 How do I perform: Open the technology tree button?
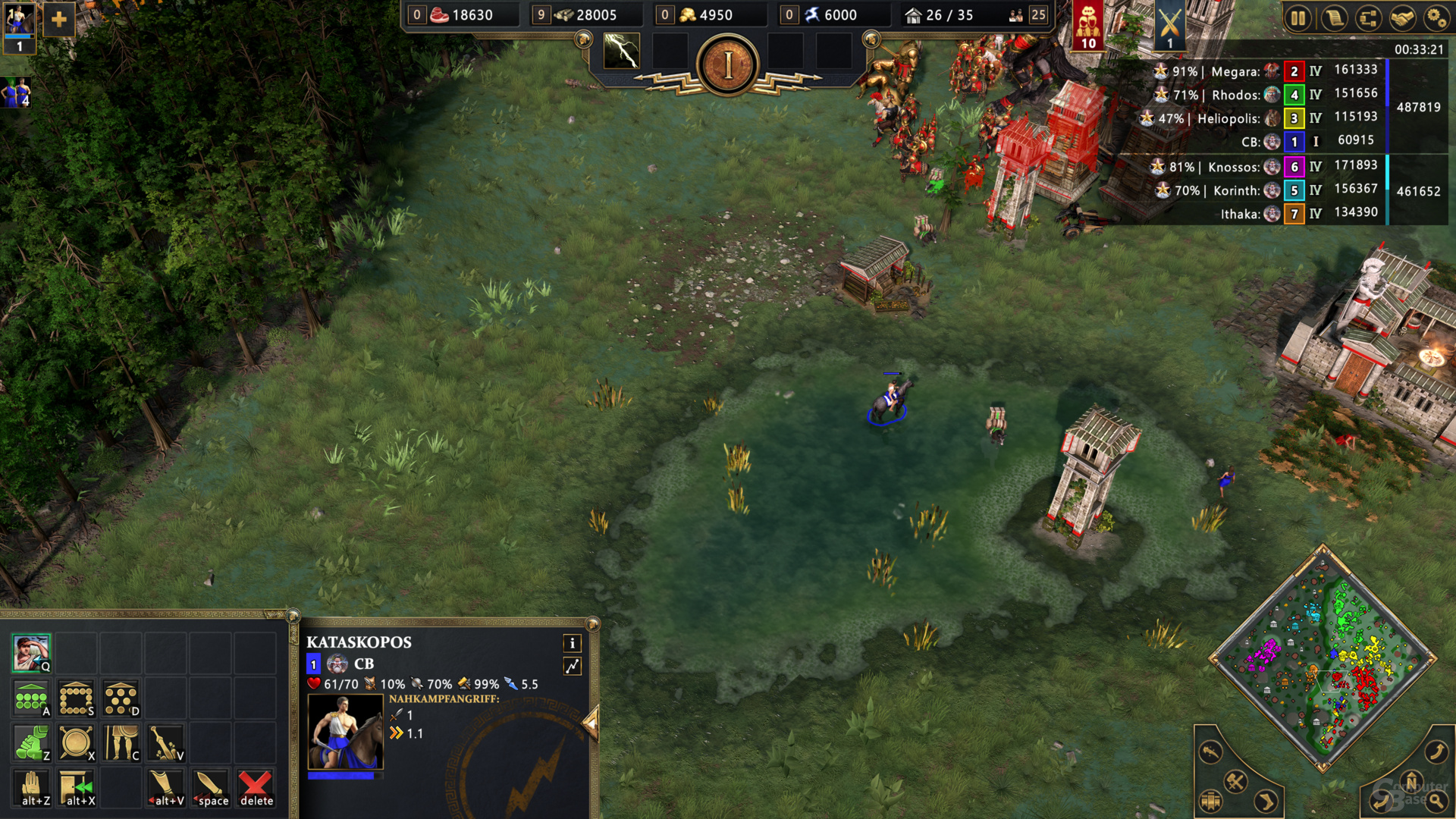[x=1369, y=18]
